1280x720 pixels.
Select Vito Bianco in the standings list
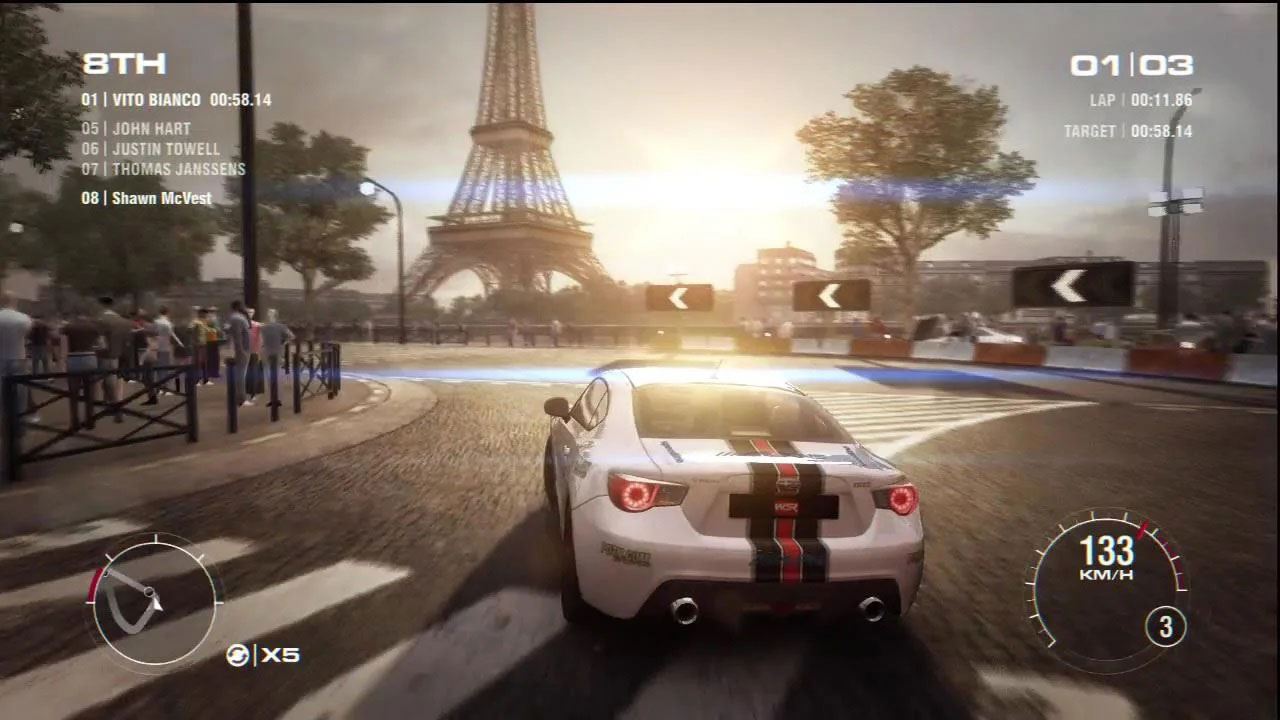coord(176,100)
